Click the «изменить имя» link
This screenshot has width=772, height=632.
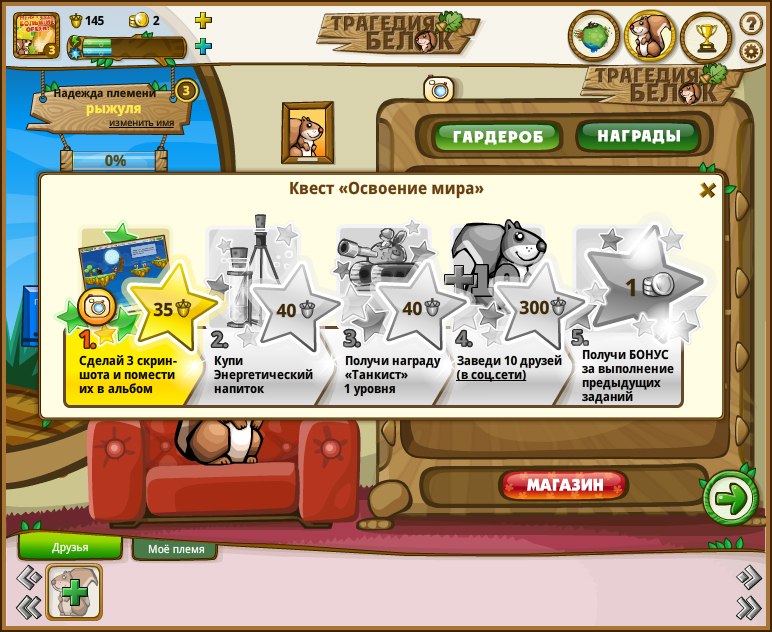(142, 123)
